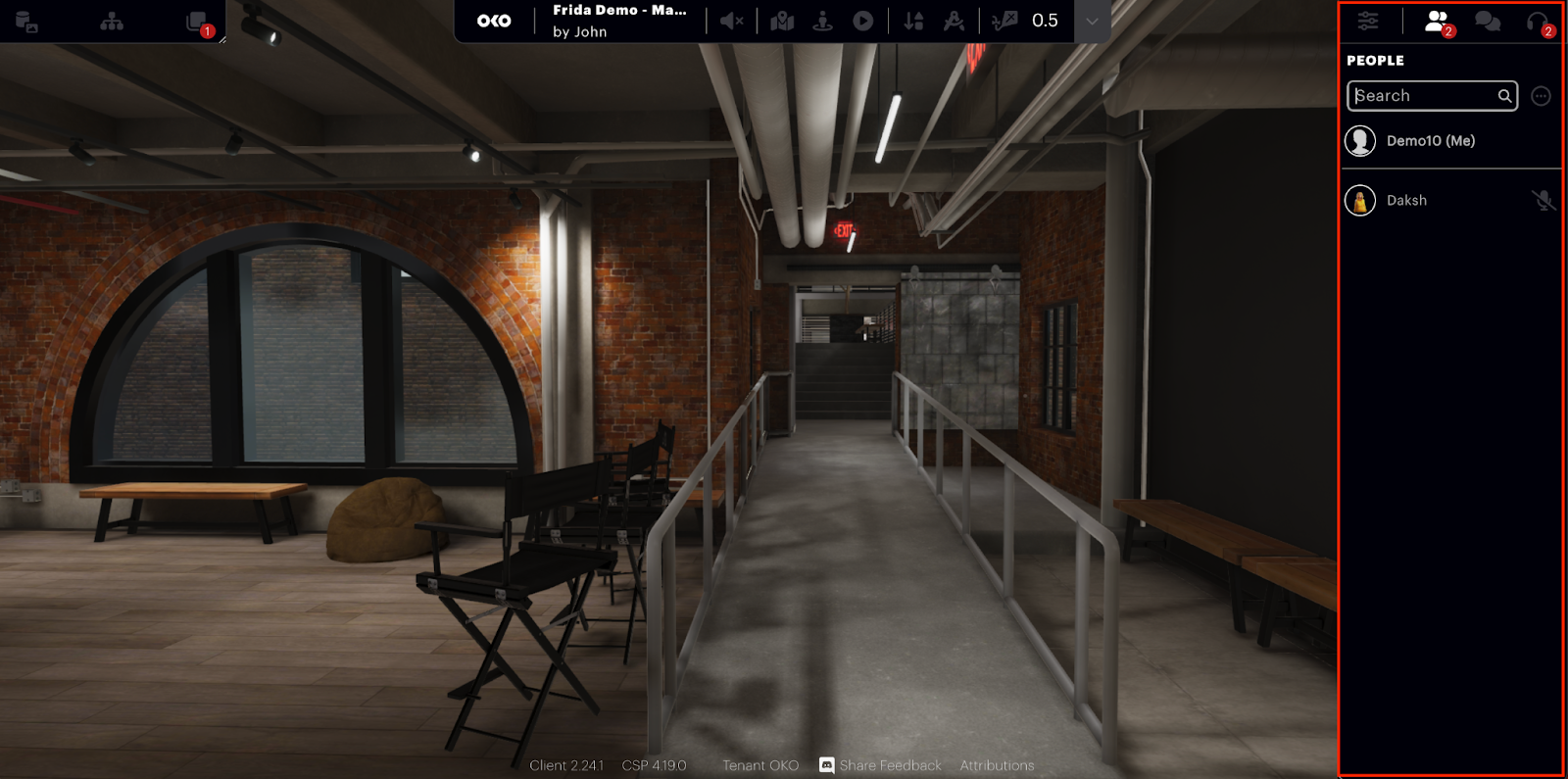Open the hierarchy tree icon
Viewport: 1568px width, 779px height.
pyautogui.click(x=112, y=22)
